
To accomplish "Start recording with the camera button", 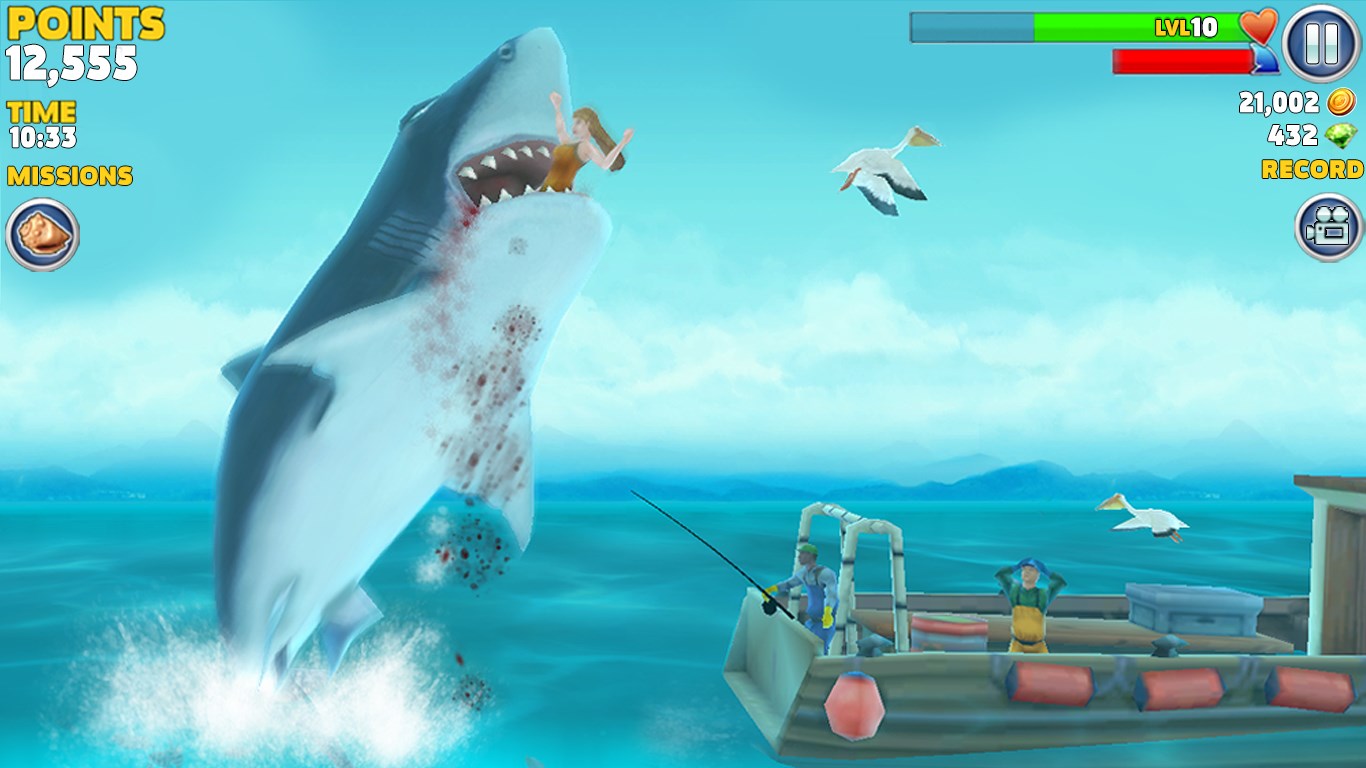I will click(x=1328, y=227).
